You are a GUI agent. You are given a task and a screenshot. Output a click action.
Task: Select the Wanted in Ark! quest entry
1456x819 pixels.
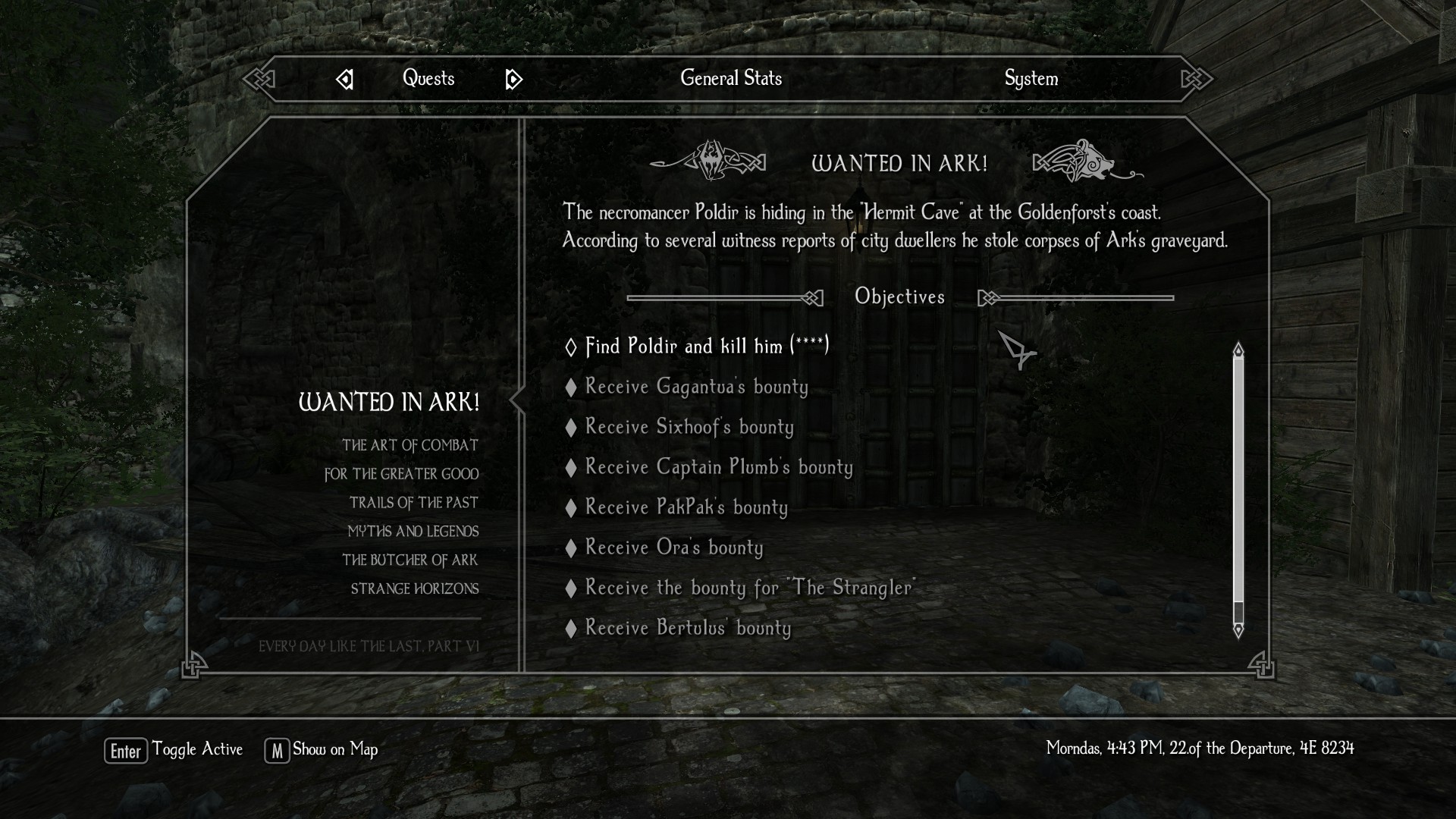point(389,402)
